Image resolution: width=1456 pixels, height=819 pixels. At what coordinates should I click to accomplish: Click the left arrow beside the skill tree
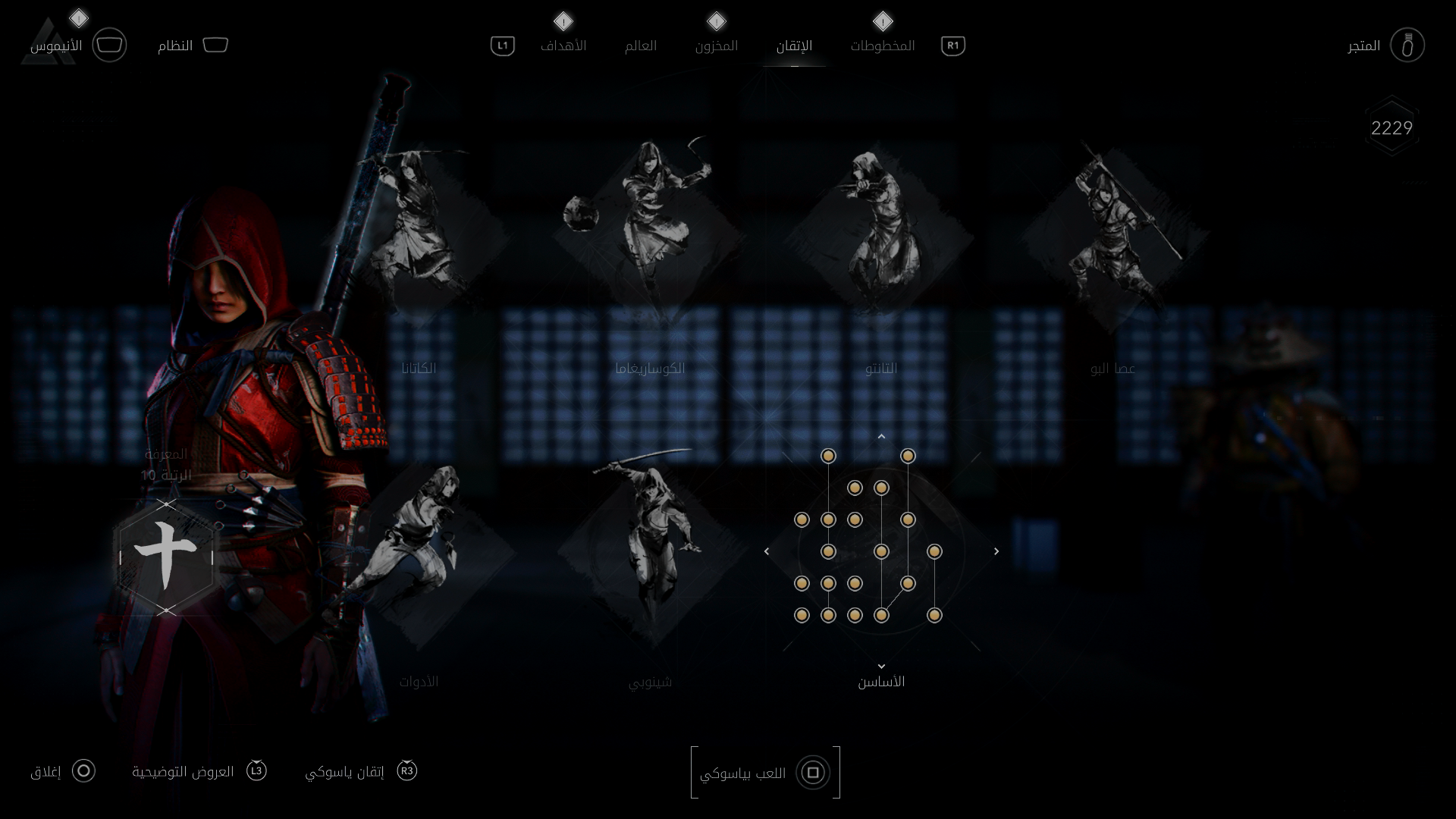767,551
